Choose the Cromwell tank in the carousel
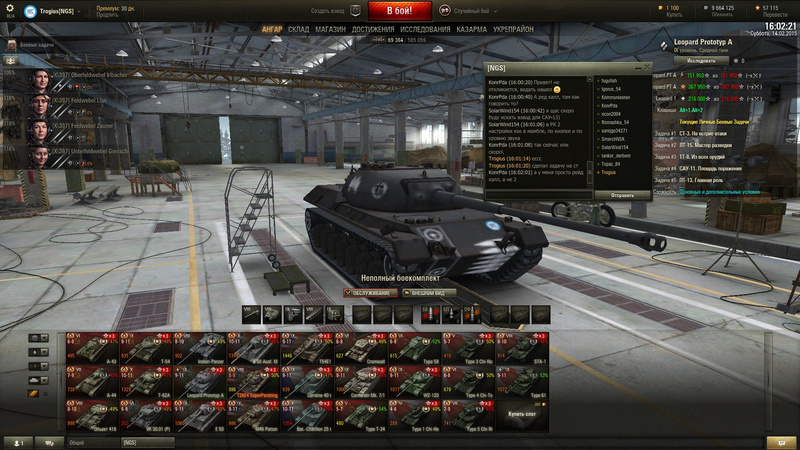Viewport: 800px width, 450px height. (x=364, y=352)
